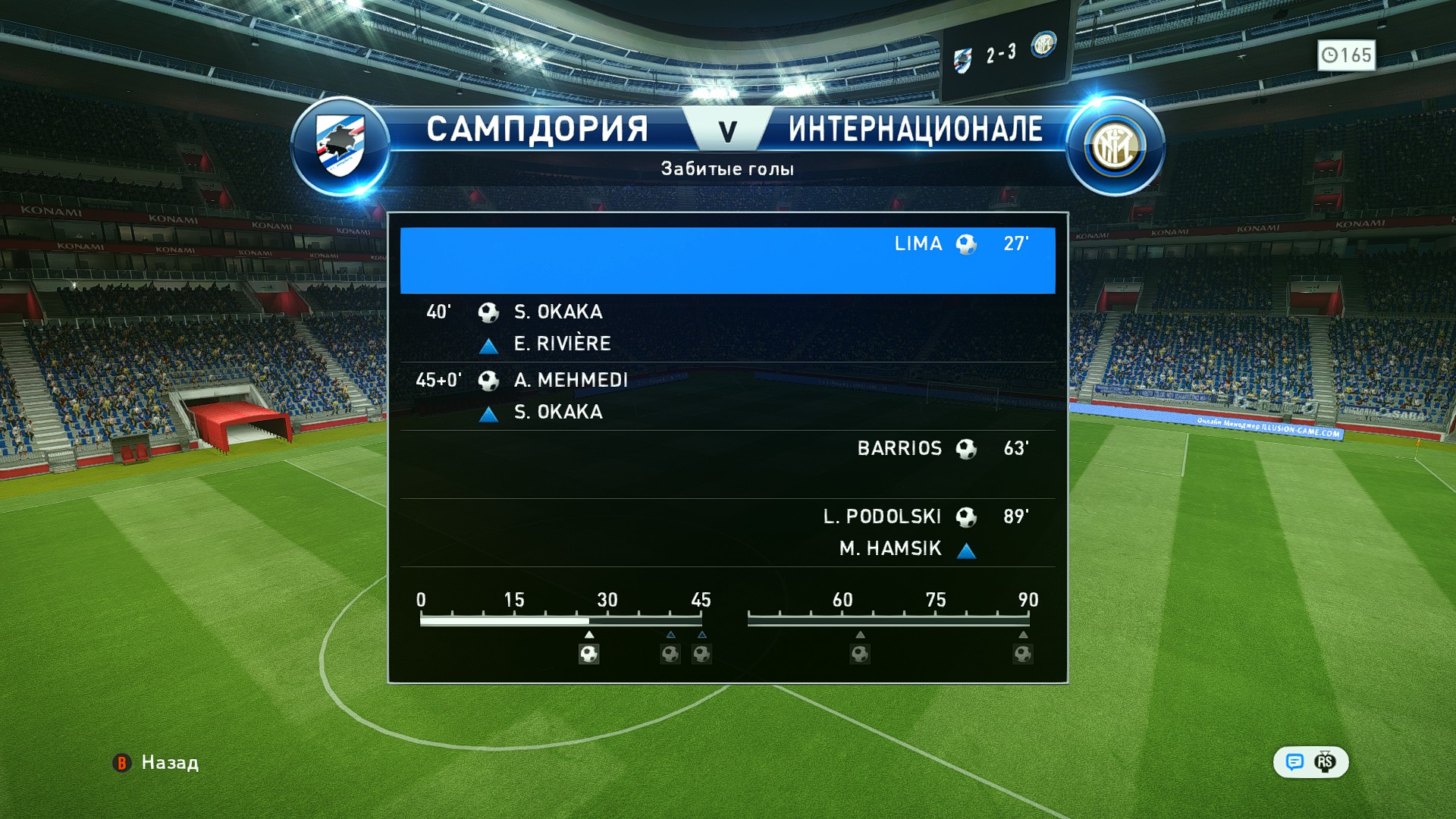Pick the Barrios 63' goal entry
The width and height of the screenshot is (1456, 819).
tap(727, 463)
